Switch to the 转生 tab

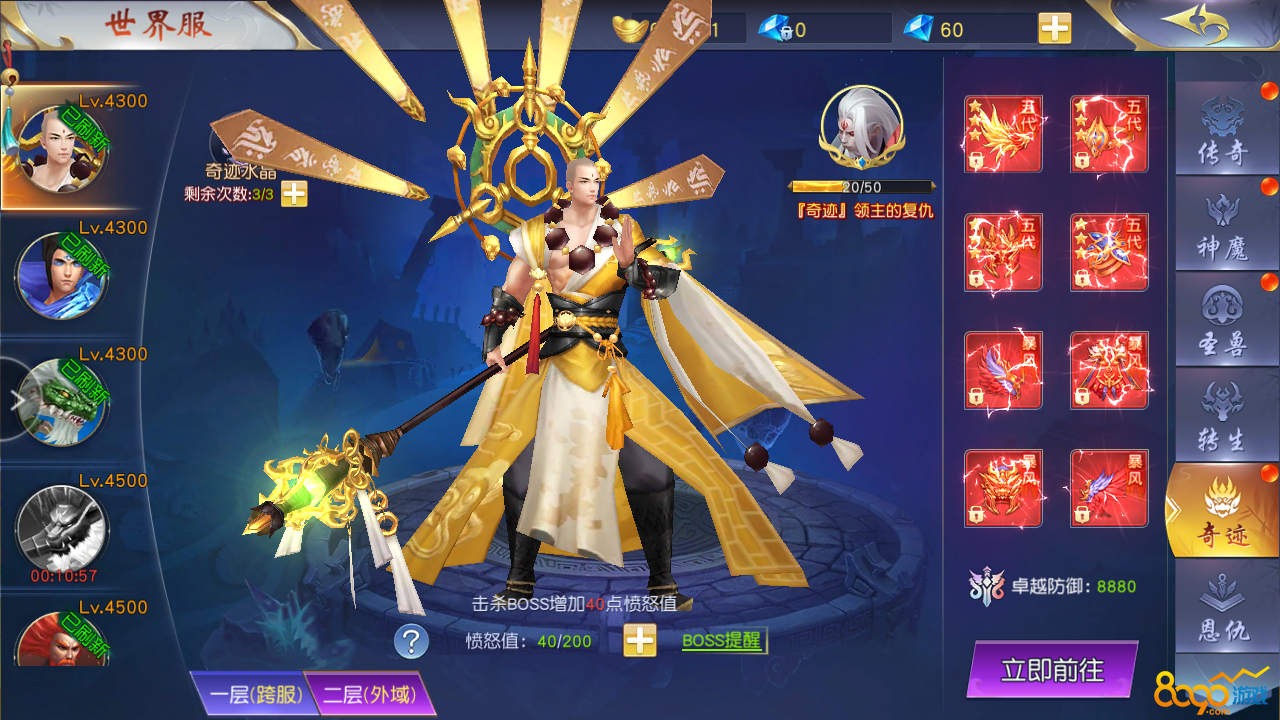[x=1222, y=419]
